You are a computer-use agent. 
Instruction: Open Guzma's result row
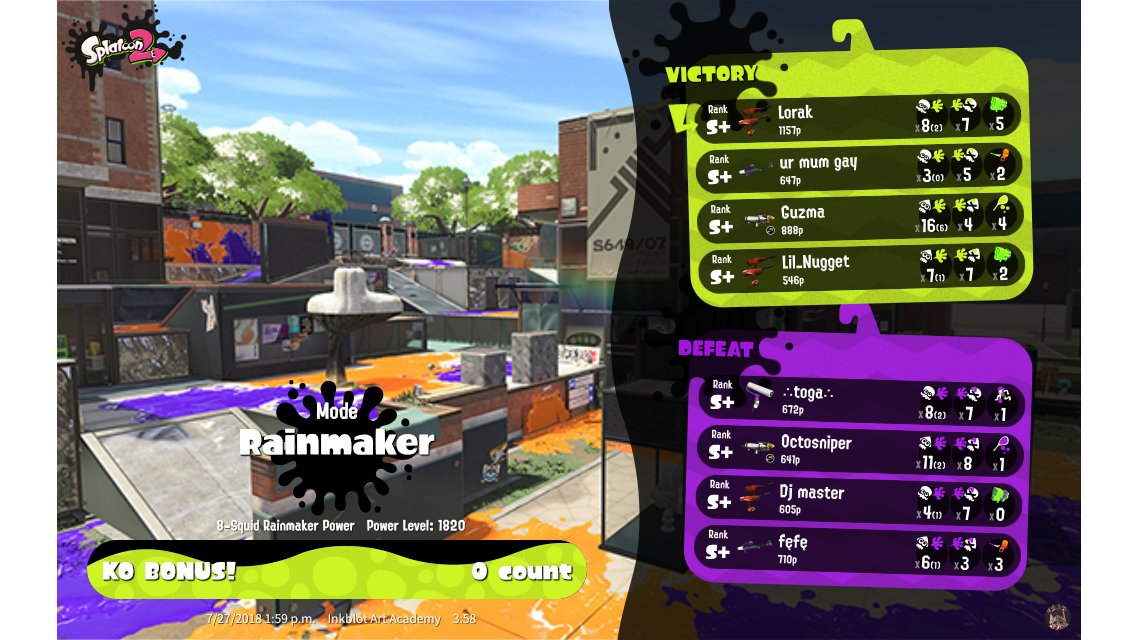(858, 217)
